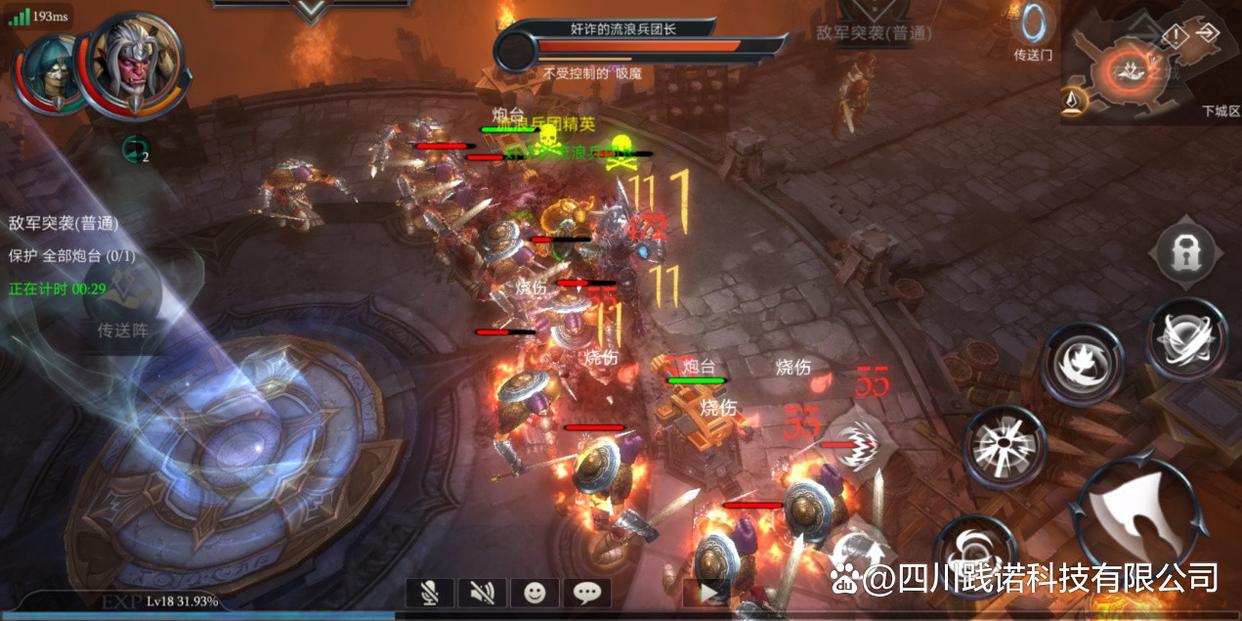The height and width of the screenshot is (621, 1242).
Task: Click the 传送门 portal icon
Action: click(x=1033, y=30)
